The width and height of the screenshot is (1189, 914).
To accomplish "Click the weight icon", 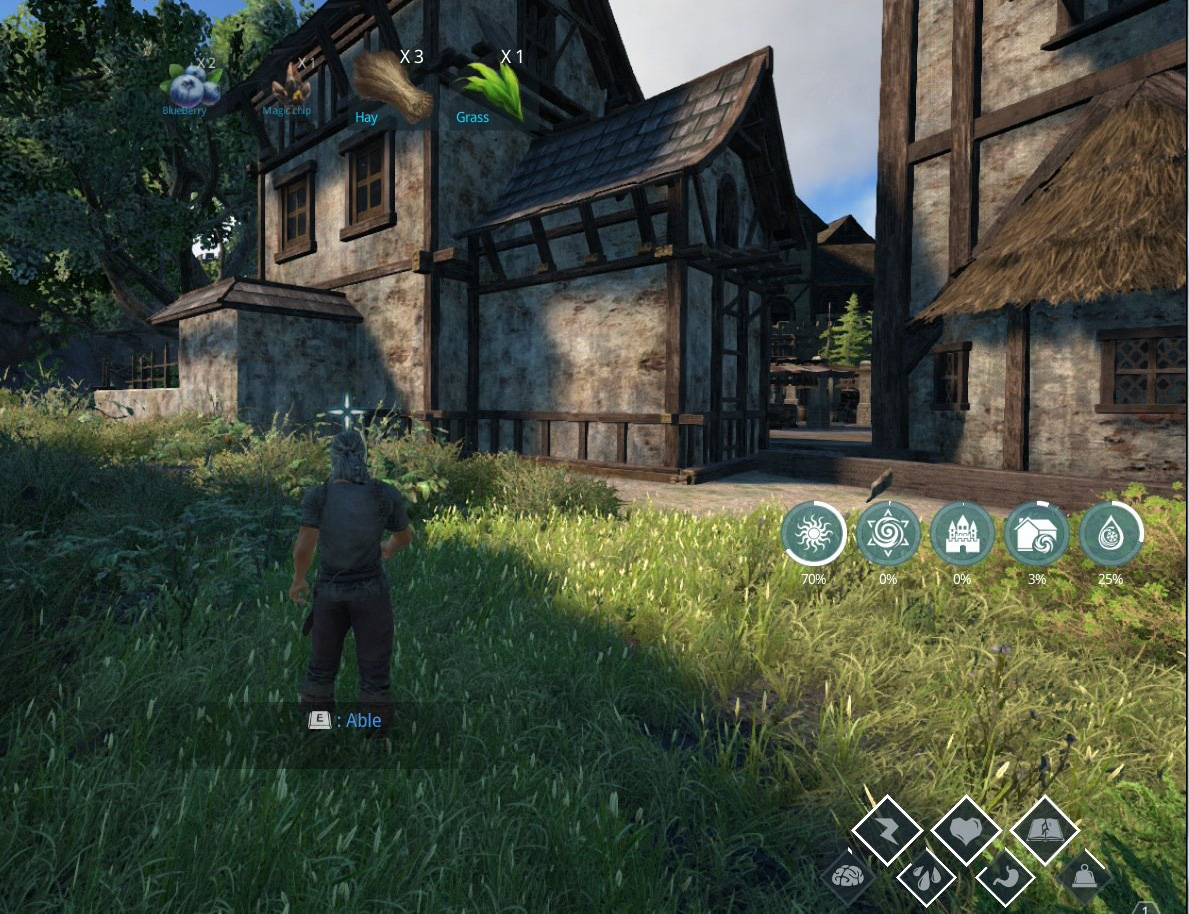I will pyautogui.click(x=1084, y=878).
